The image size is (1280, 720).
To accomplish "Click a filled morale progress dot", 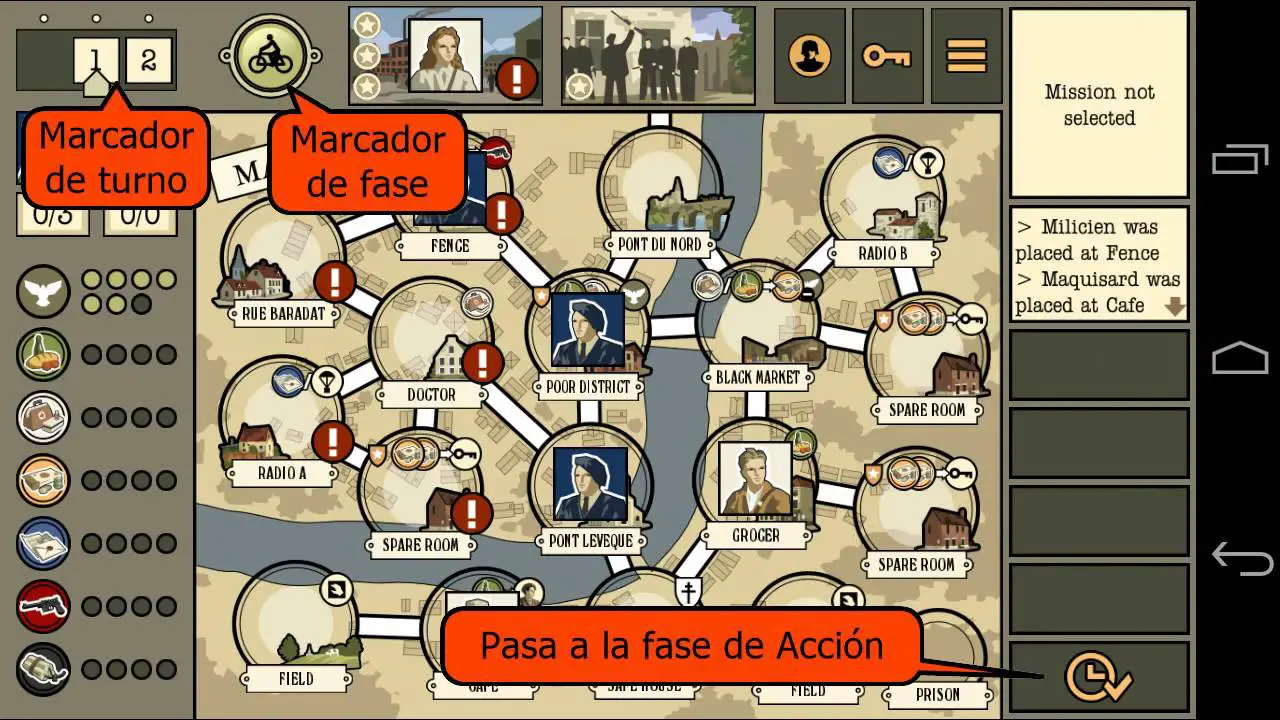I will coord(93,281).
